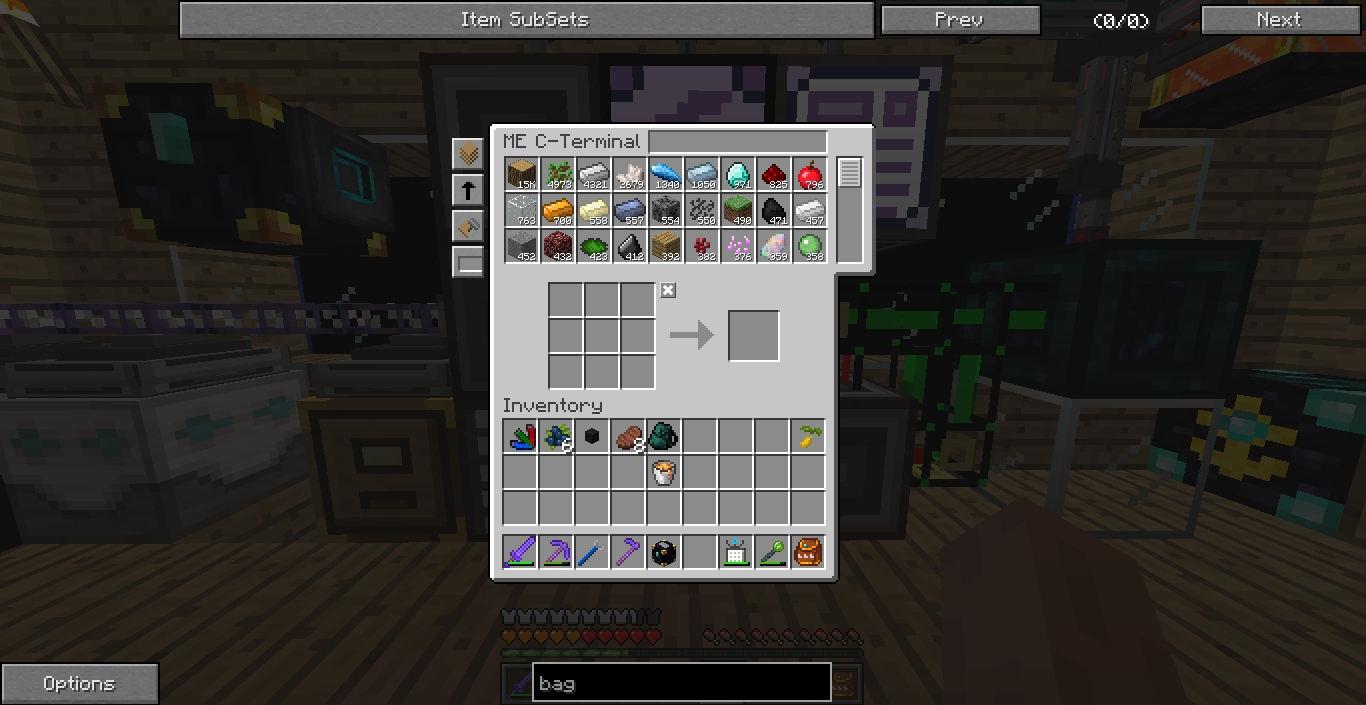Take the diamond stack from the terminal
The height and width of the screenshot is (705, 1366).
click(737, 175)
